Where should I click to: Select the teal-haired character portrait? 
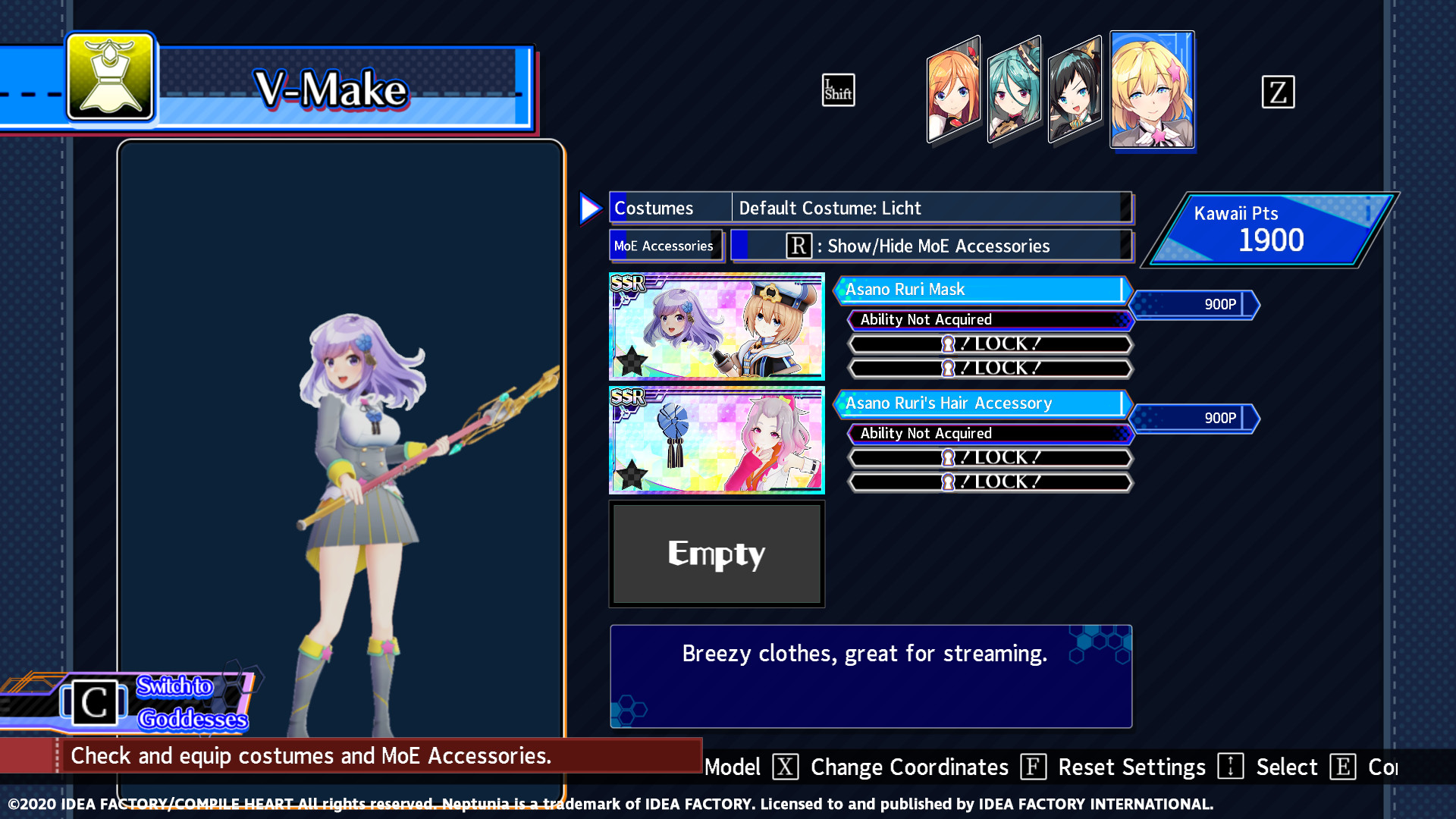click(x=1015, y=91)
